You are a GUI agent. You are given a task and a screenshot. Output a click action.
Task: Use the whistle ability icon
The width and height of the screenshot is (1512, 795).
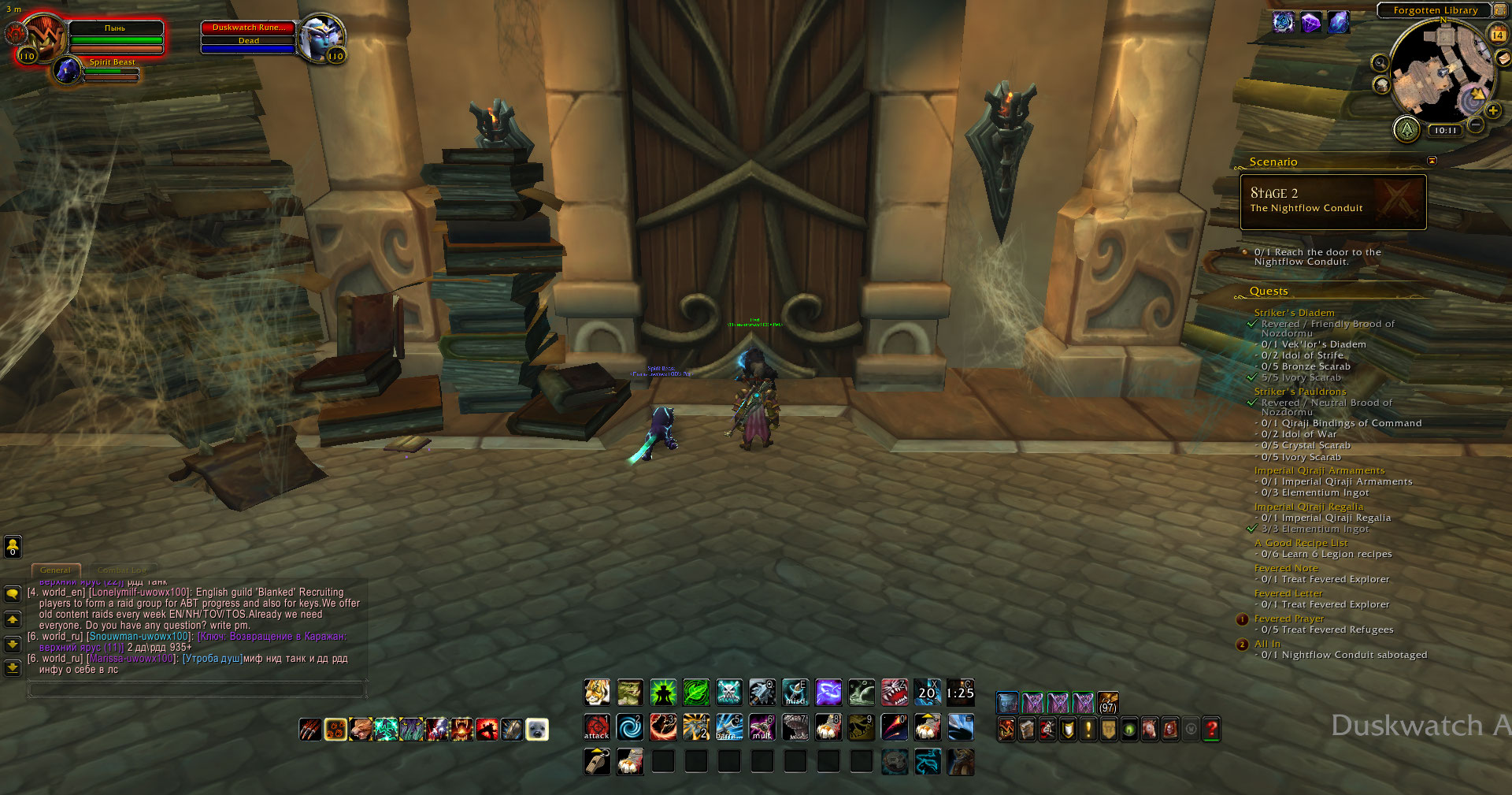point(597,762)
